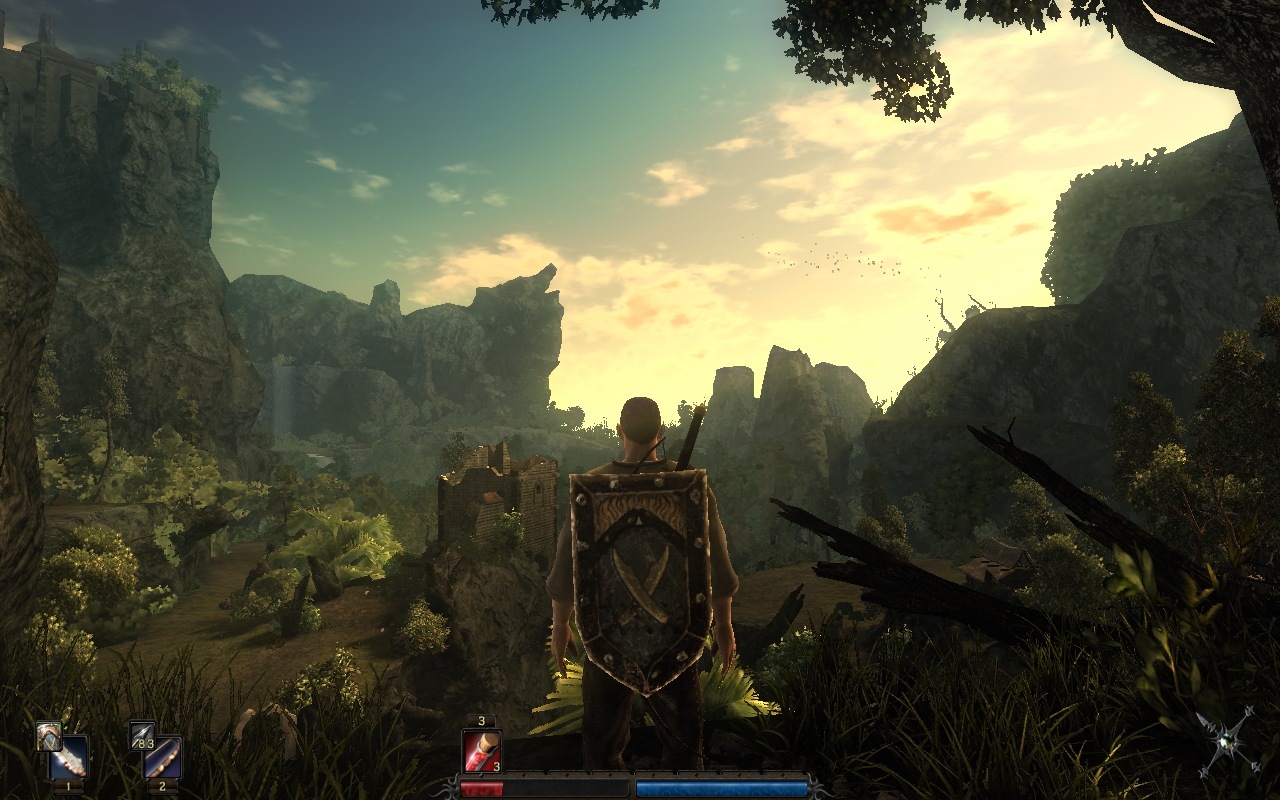Viewport: 1280px width, 800px height.
Task: Select the bow weapon slot numbered 2
Action: click(x=162, y=757)
